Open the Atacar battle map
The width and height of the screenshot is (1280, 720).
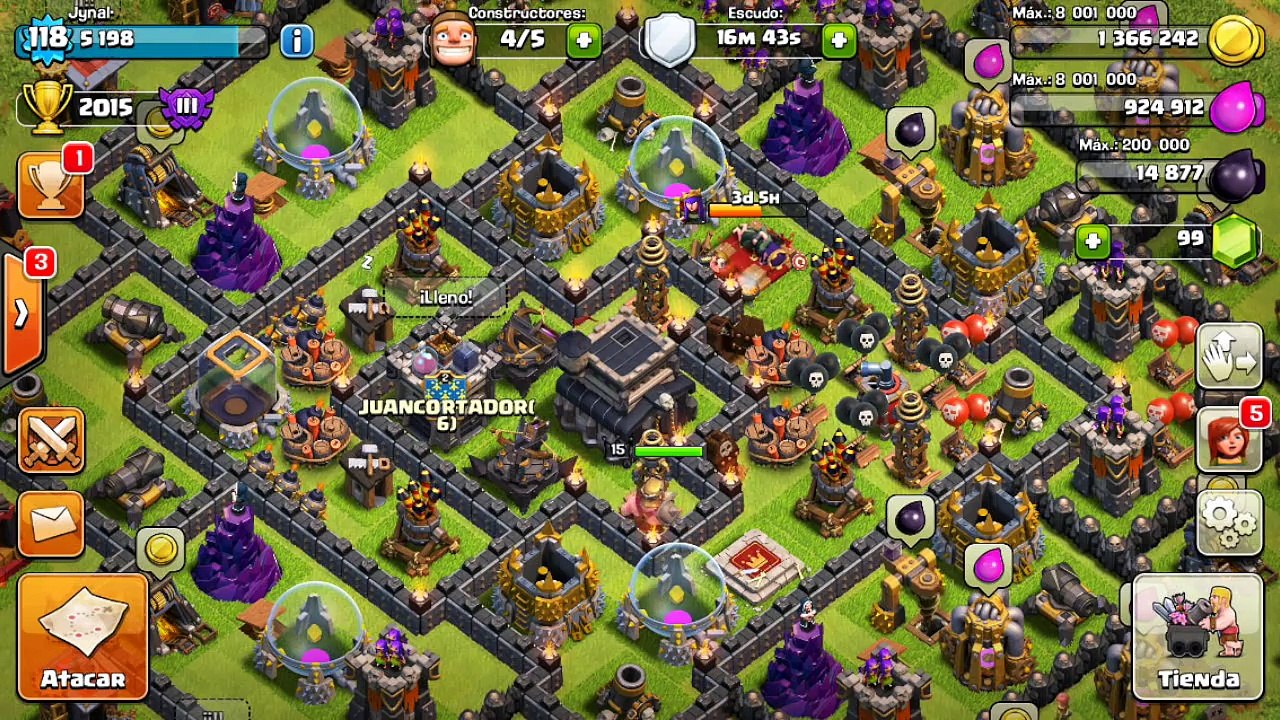(83, 634)
